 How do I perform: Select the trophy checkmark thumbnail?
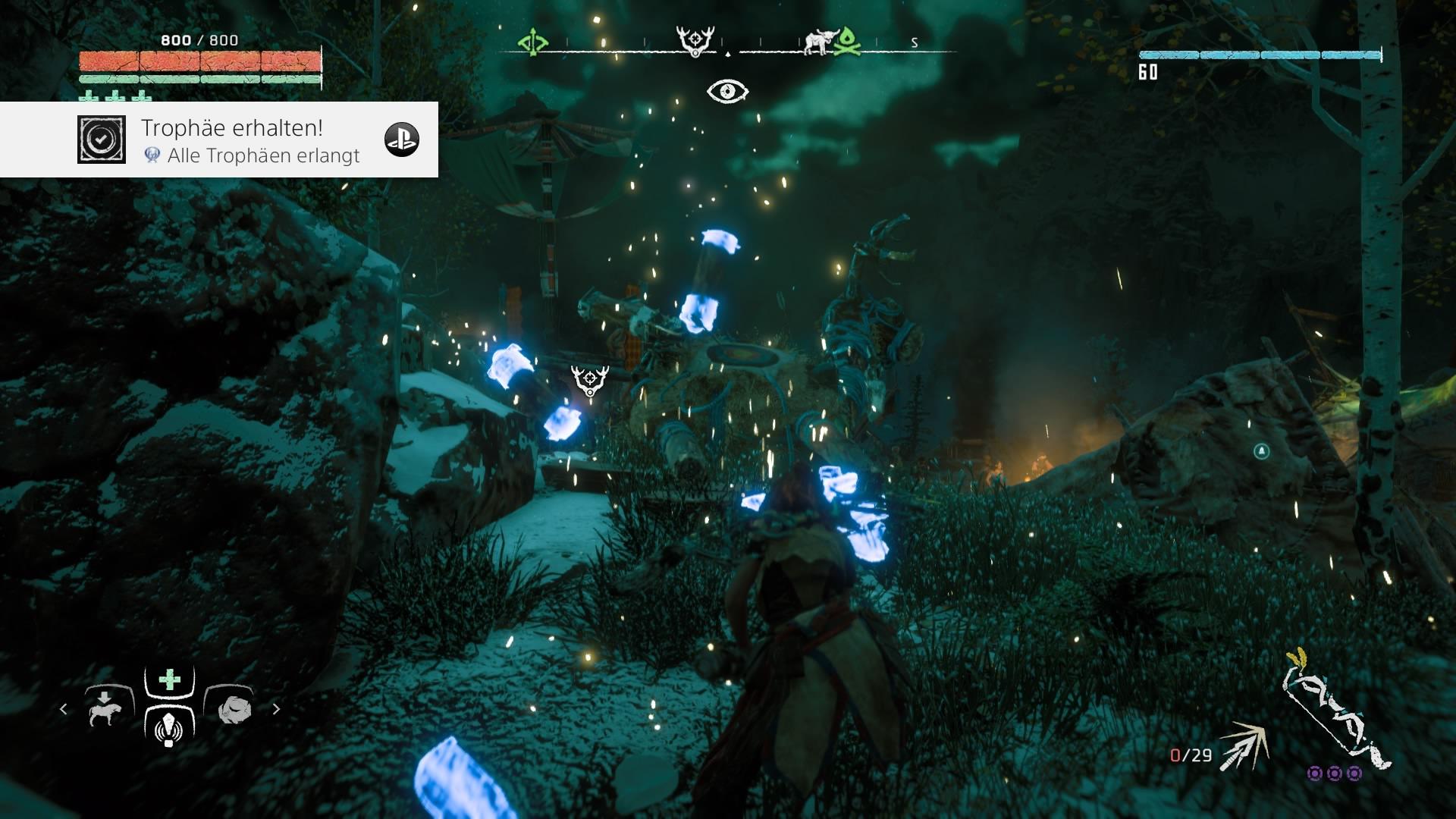(x=102, y=140)
